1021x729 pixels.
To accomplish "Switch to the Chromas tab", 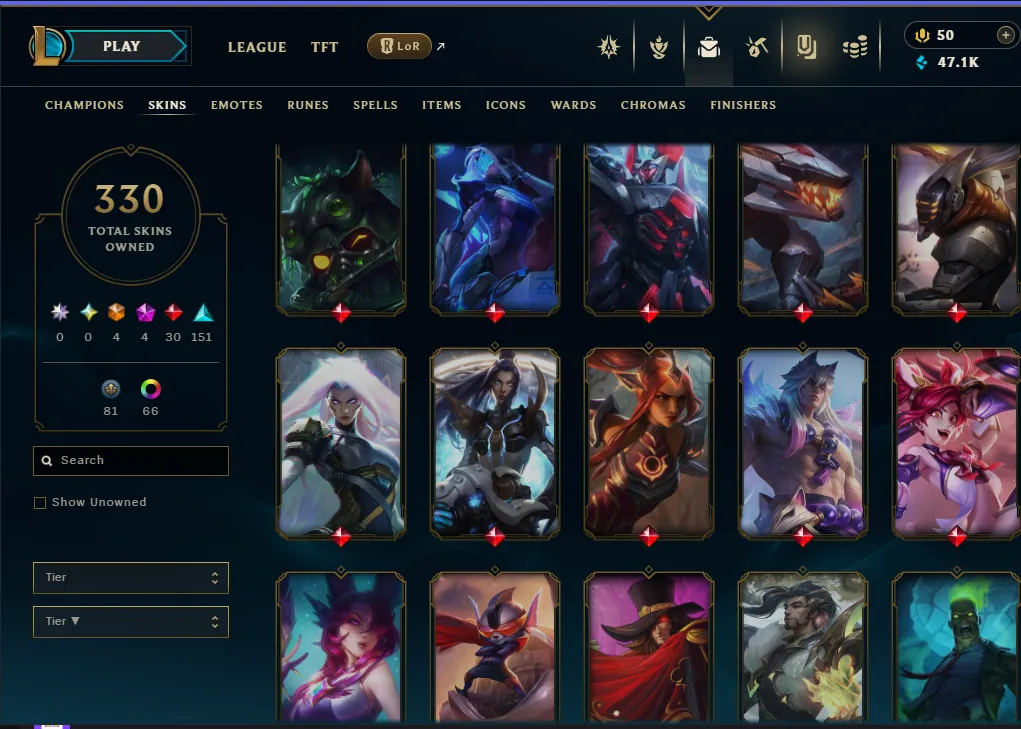I will point(653,105).
